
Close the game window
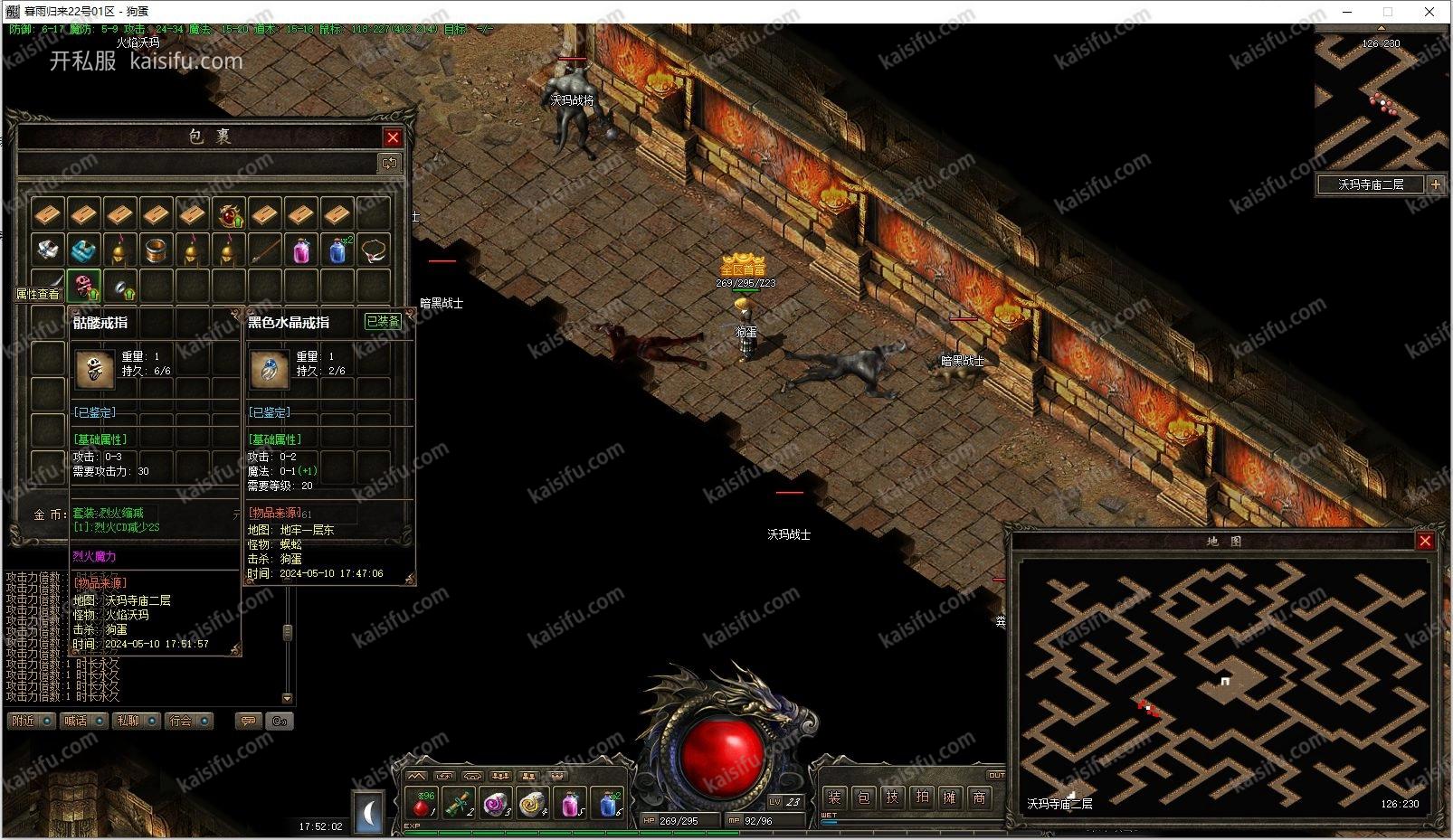click(1429, 12)
